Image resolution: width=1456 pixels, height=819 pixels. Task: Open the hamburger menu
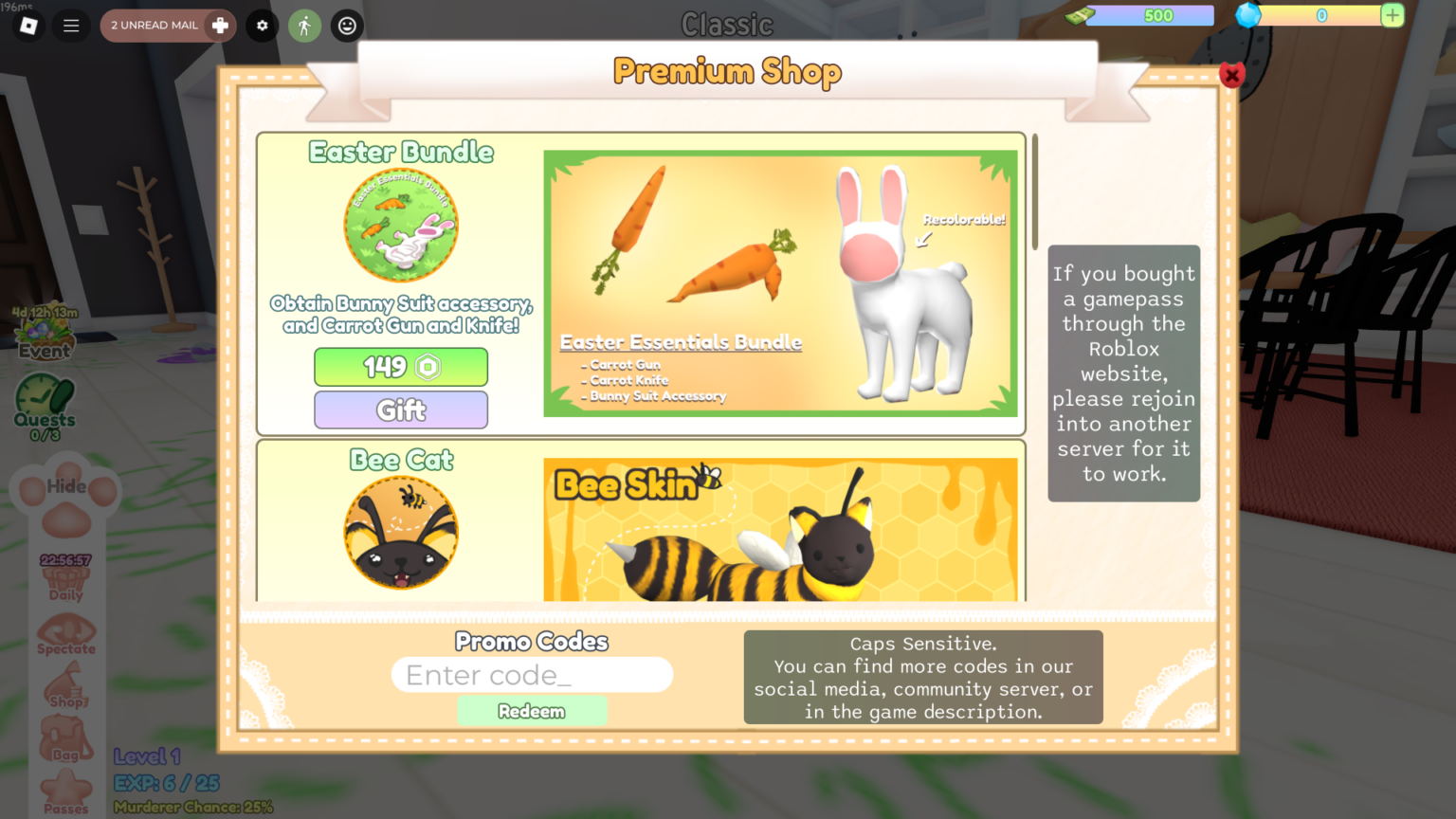tap(71, 26)
